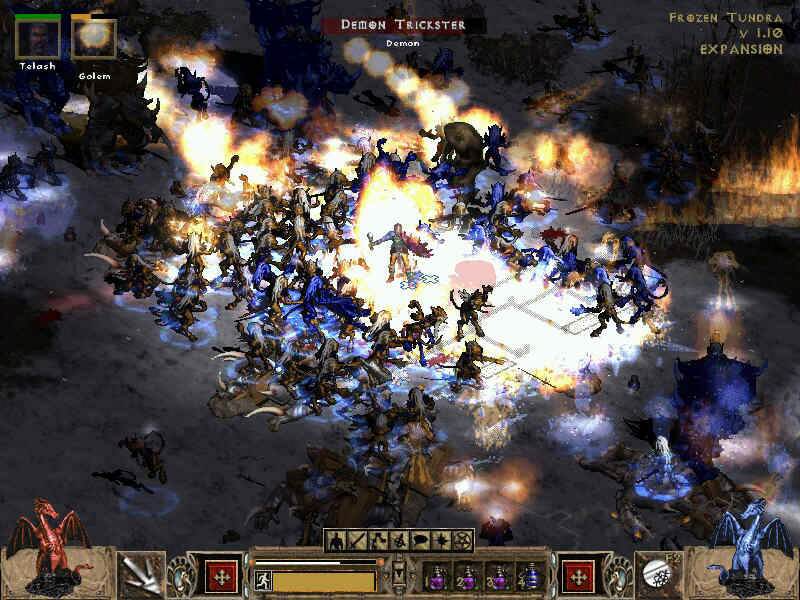Screen dimensions: 800x600
Task: Collapse the mini panel with the center arrow button
Action: (400, 572)
